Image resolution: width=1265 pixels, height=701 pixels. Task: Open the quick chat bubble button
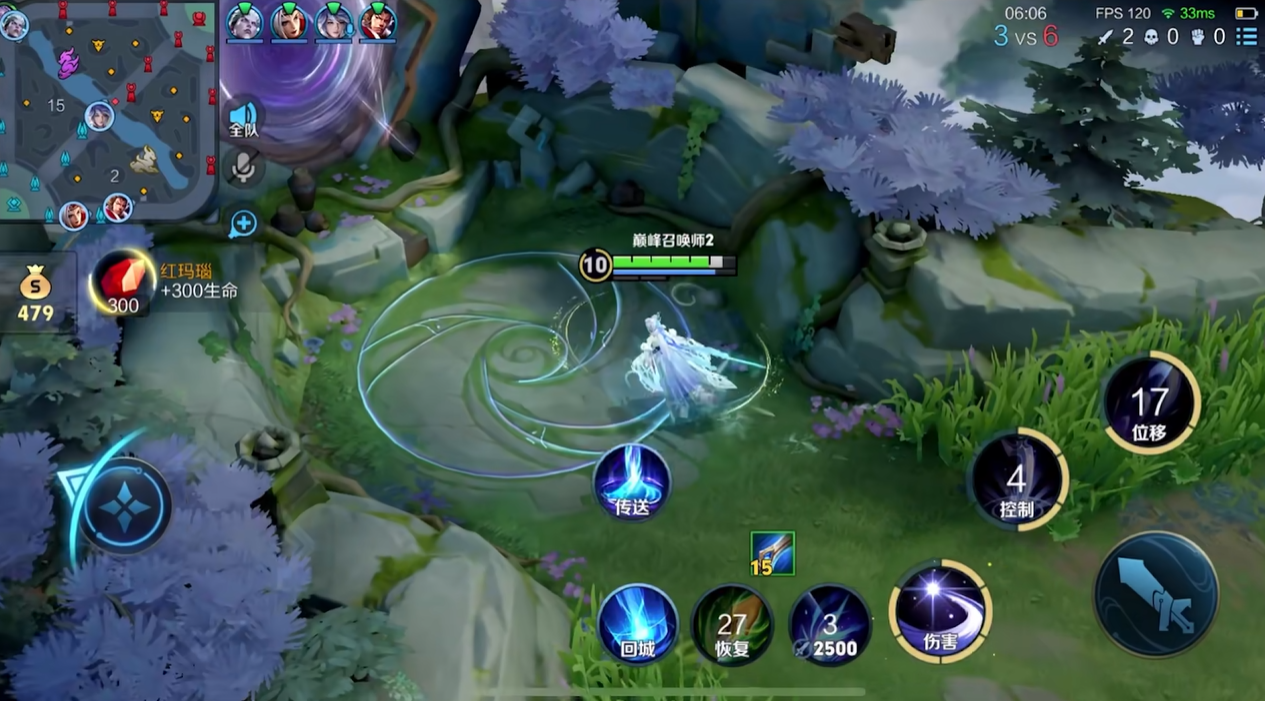[x=243, y=224]
